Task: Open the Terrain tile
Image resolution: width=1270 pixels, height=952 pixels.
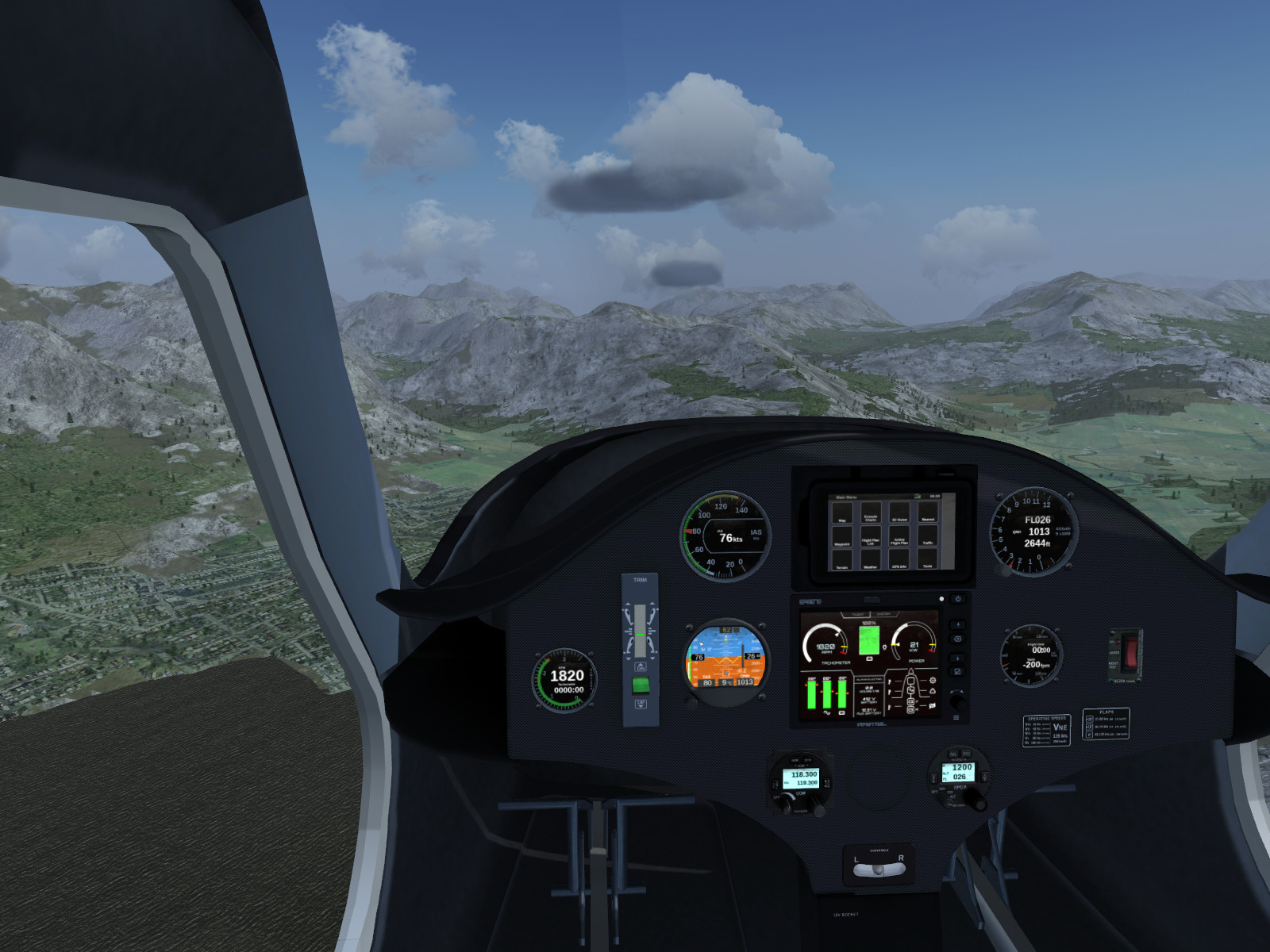Action: pos(842,560)
